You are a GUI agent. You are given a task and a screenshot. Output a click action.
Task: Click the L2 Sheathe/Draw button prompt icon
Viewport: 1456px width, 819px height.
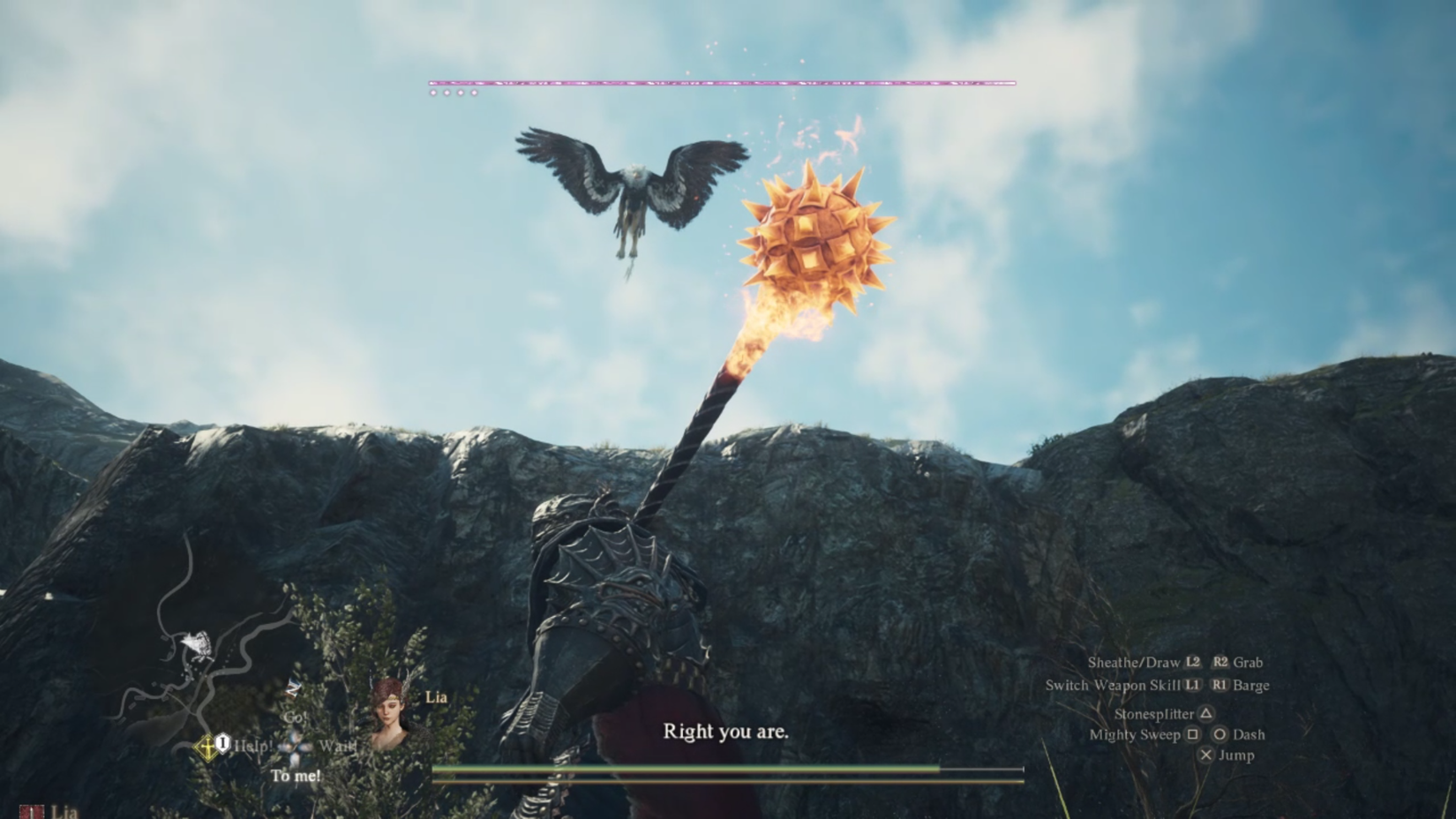pos(1193,663)
